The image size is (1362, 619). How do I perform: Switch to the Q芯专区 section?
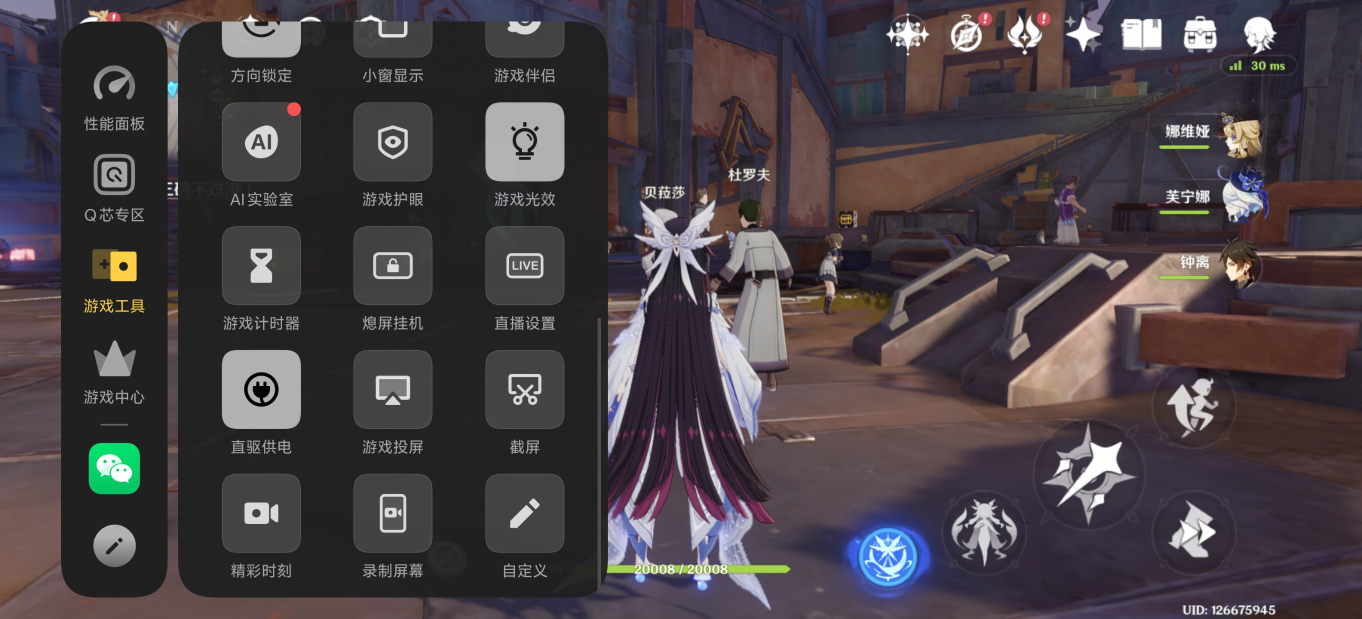[114, 187]
